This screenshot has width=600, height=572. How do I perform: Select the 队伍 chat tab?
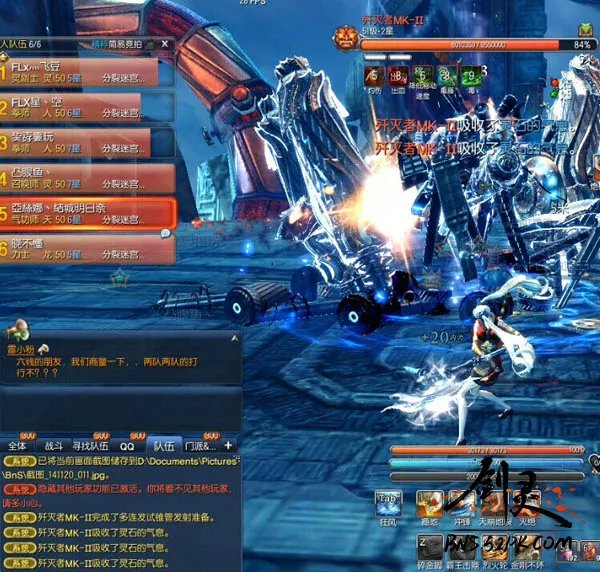pos(163,445)
